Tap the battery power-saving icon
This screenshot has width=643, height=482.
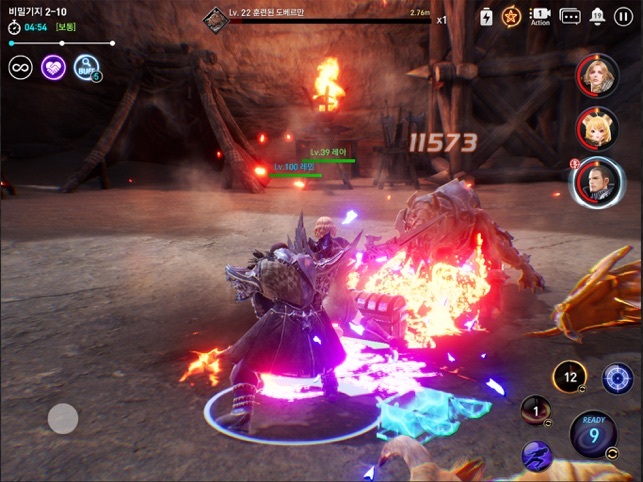486,17
